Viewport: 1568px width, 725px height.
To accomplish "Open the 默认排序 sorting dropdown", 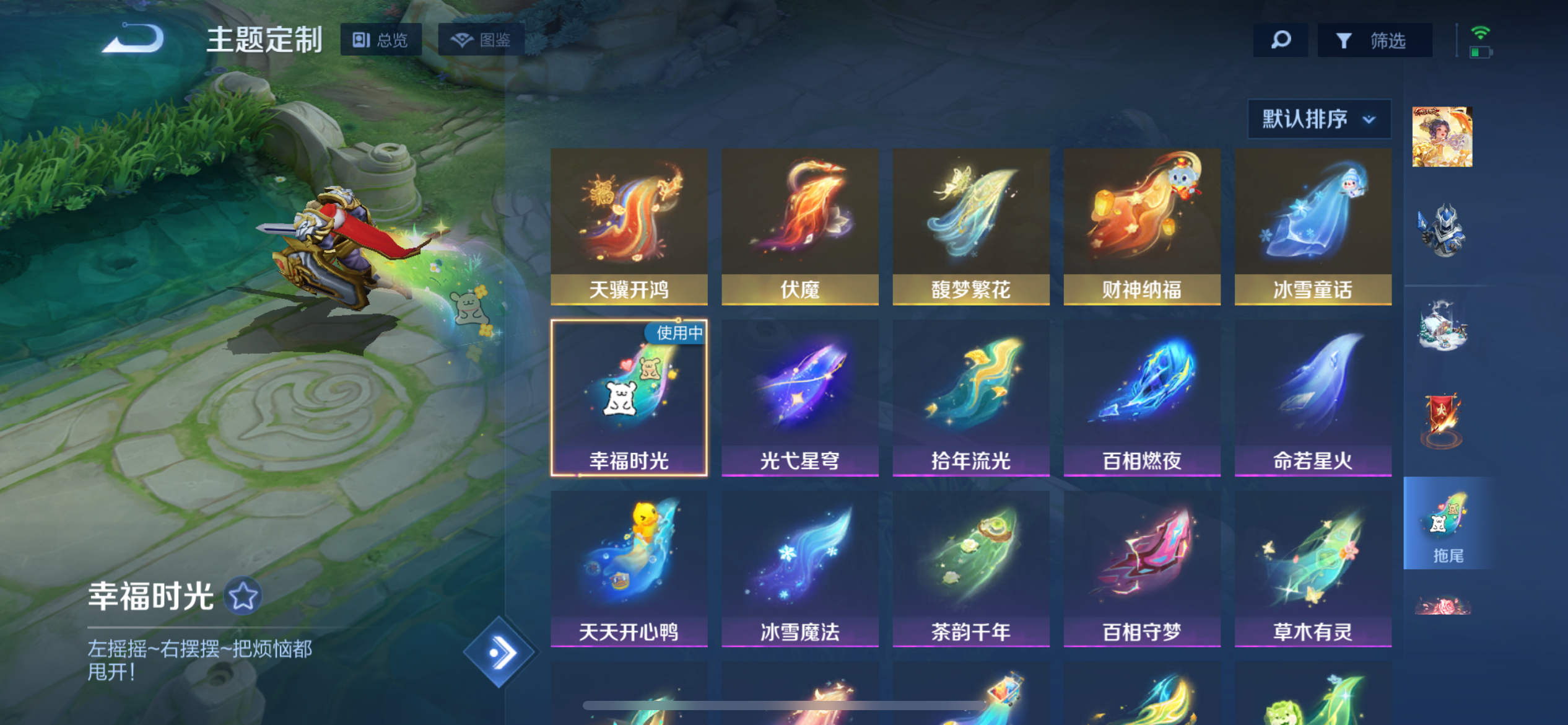I will tap(1318, 119).
